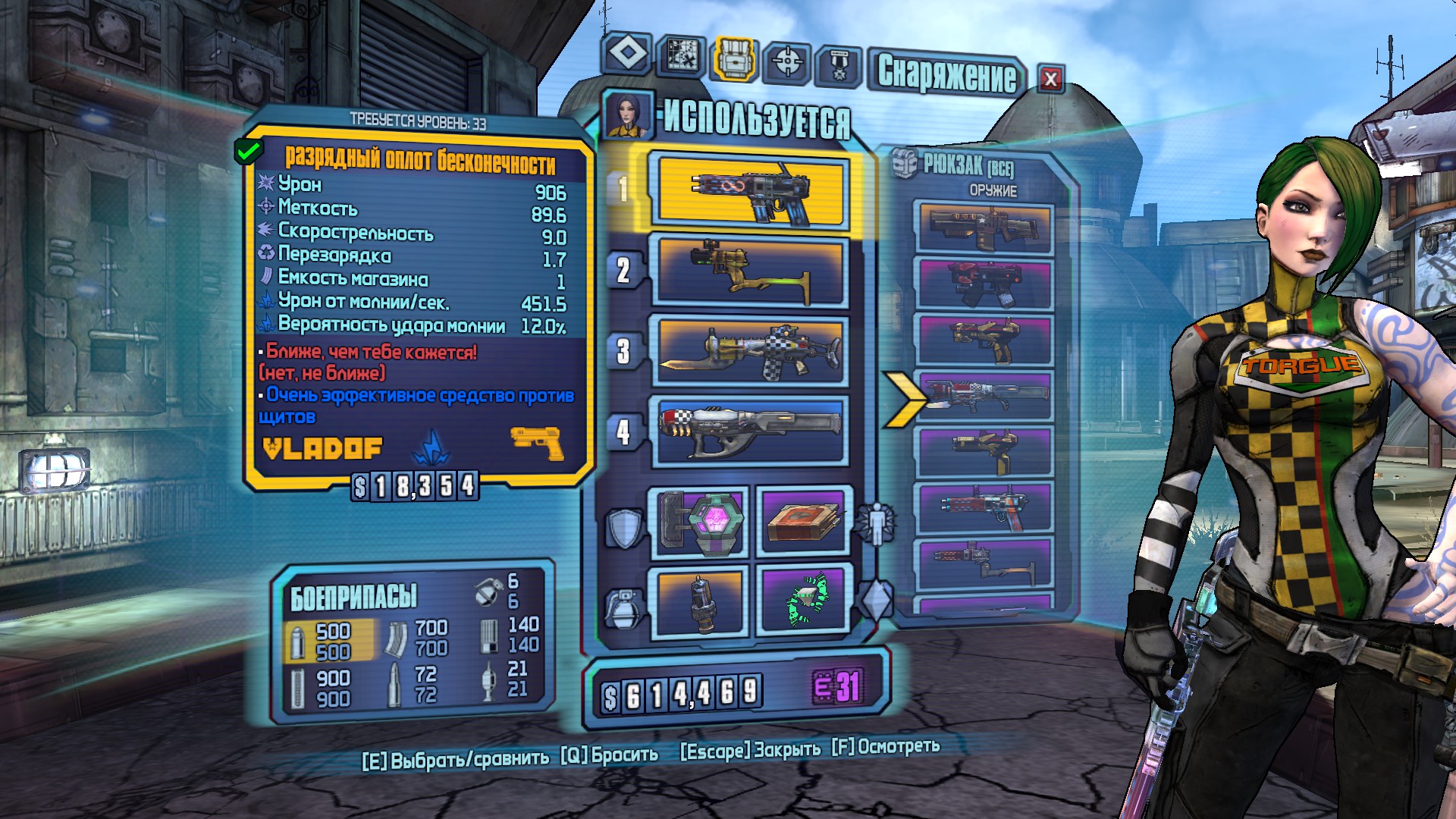This screenshot has height=819, width=1456.
Task: Choose the bladed checkered rifle in slot 3
Action: (751, 352)
